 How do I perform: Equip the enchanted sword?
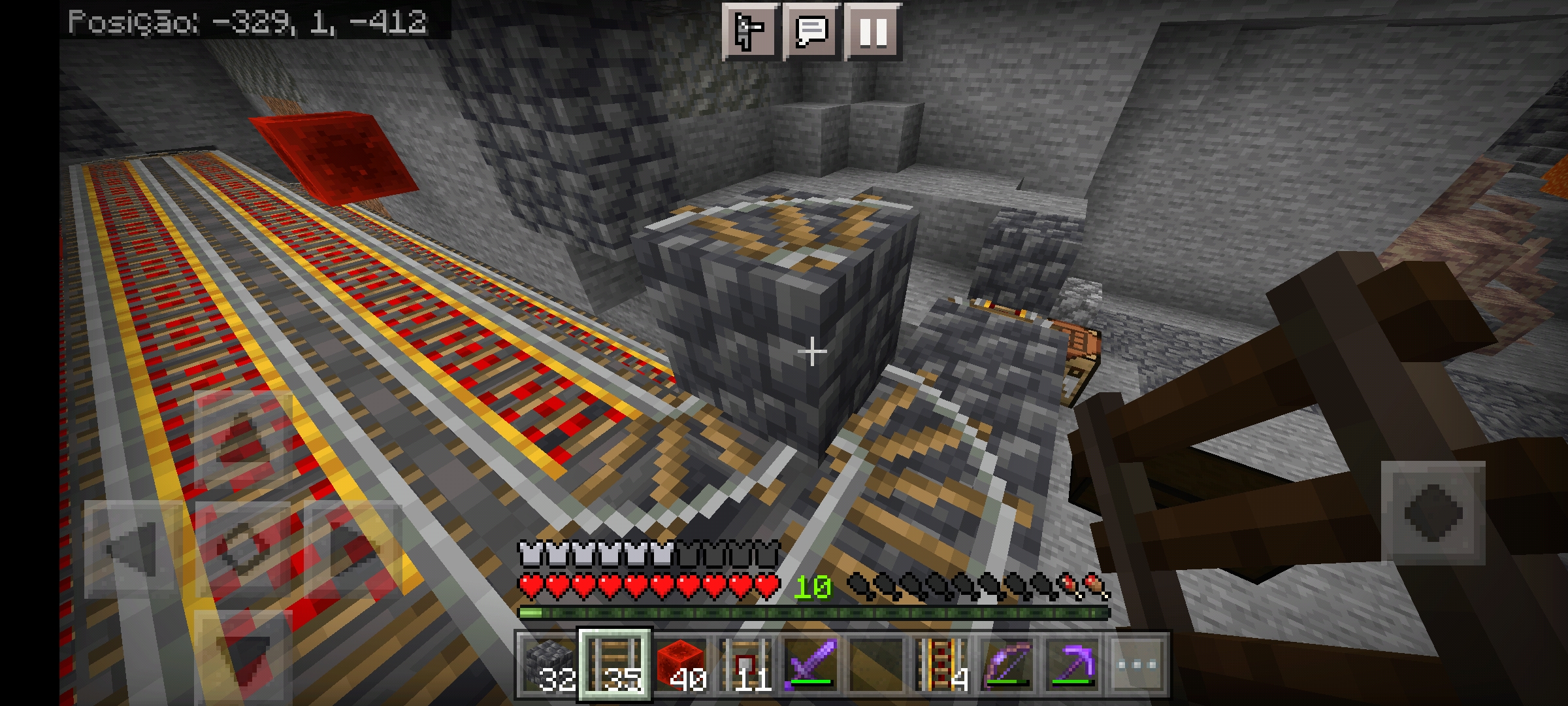[x=811, y=665]
